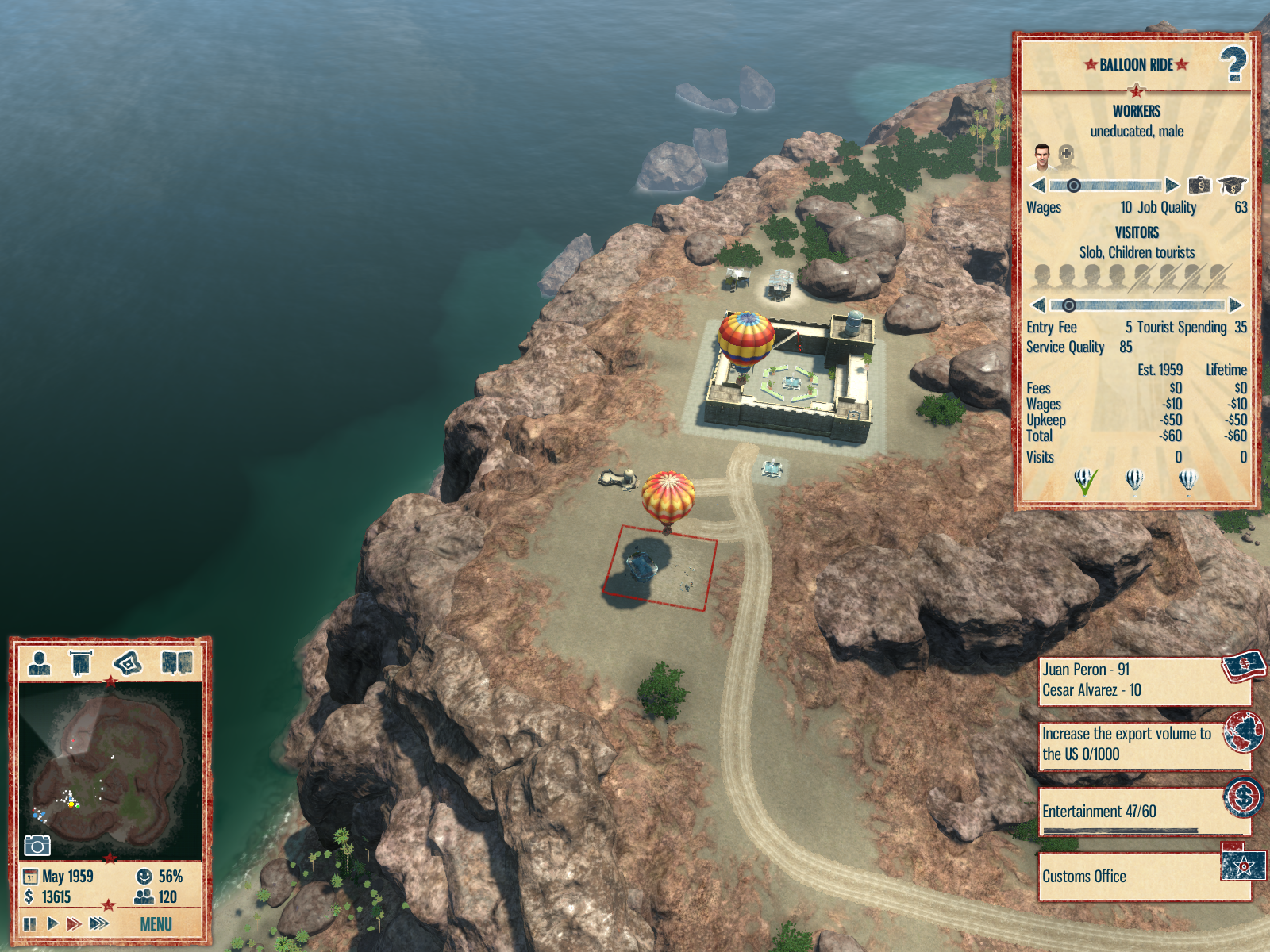The height and width of the screenshot is (952, 1270).
Task: Open the MENU button
Action: tap(156, 924)
